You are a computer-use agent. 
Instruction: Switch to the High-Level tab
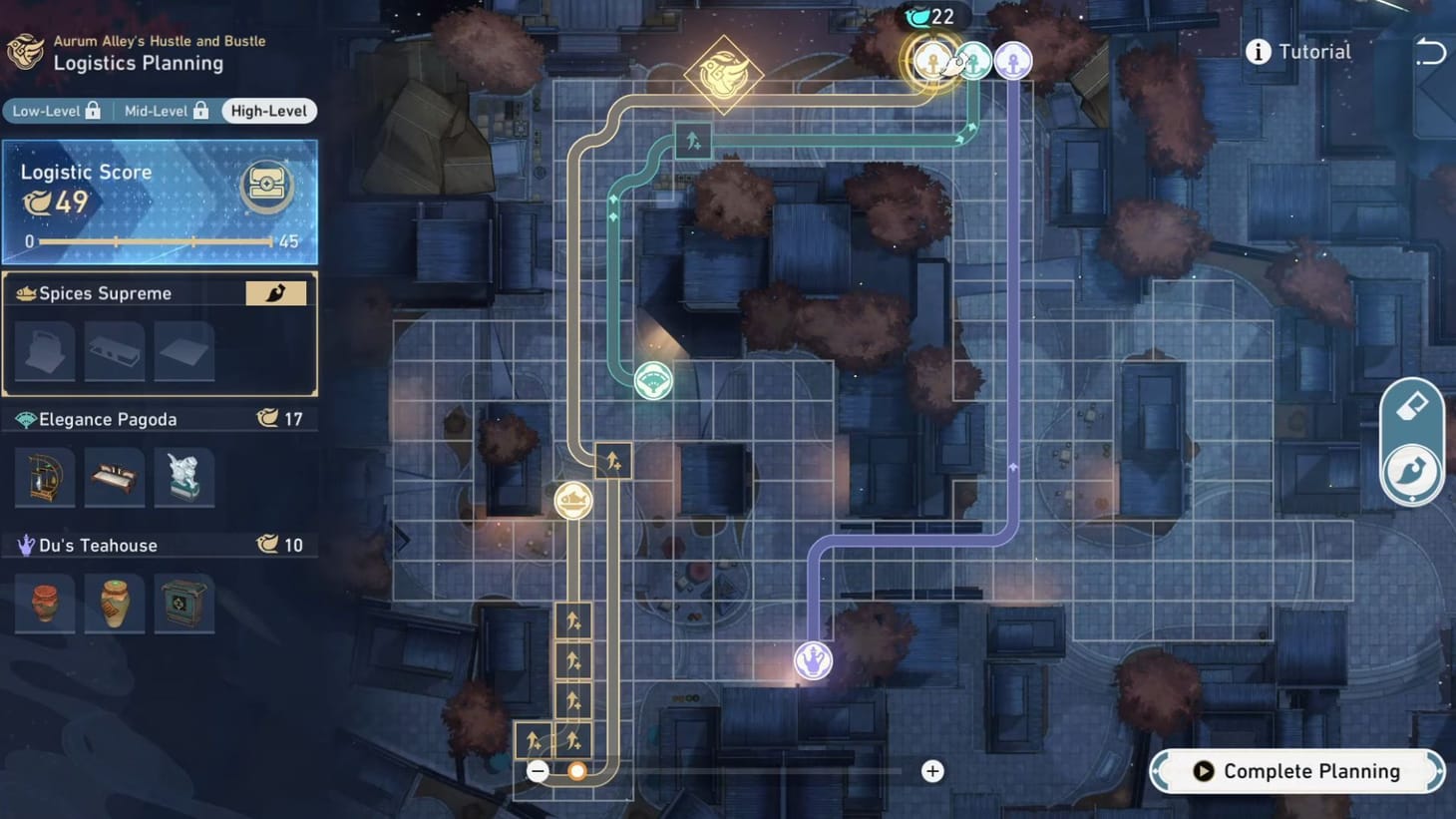coord(268,111)
